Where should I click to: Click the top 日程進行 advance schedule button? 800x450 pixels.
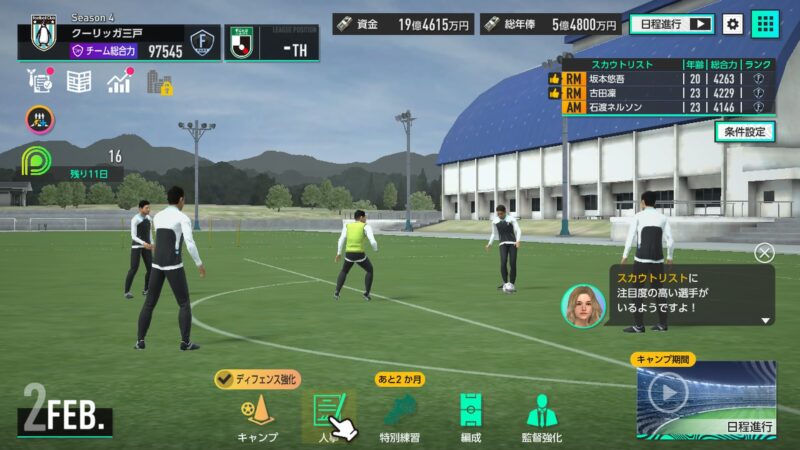671,24
